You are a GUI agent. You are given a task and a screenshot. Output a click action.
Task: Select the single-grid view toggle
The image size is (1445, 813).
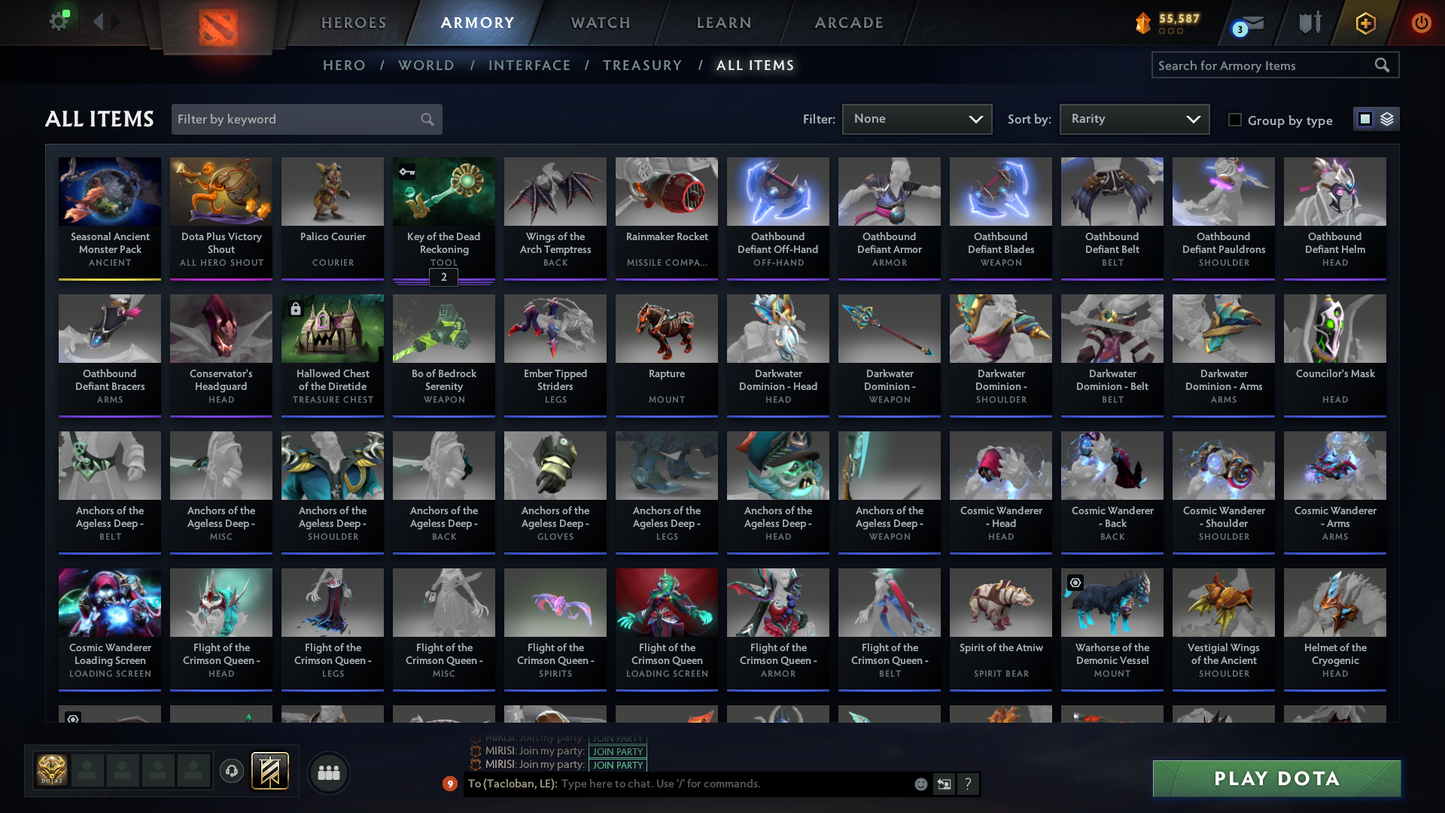click(1365, 118)
